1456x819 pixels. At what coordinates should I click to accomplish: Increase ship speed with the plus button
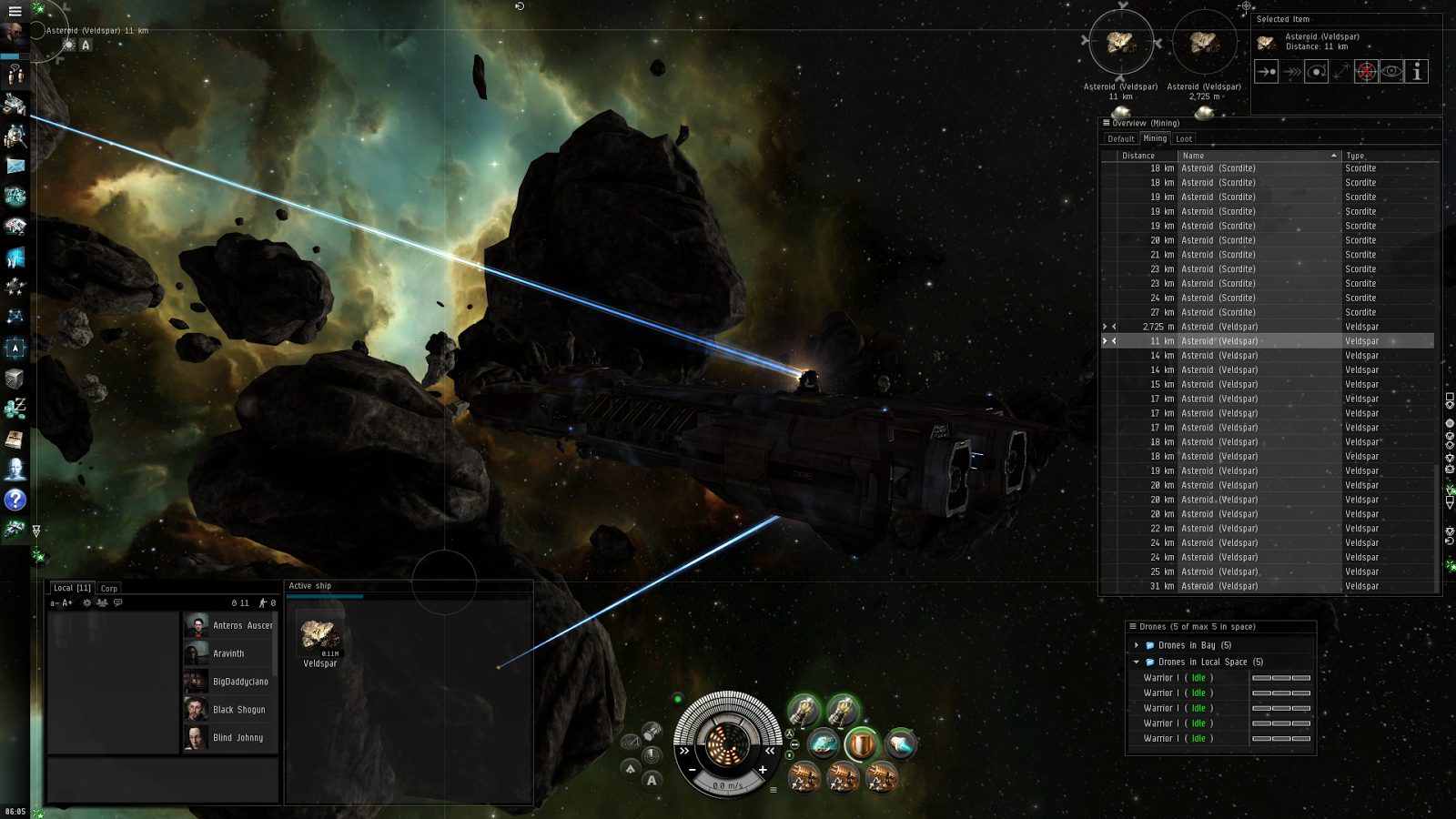(763, 770)
